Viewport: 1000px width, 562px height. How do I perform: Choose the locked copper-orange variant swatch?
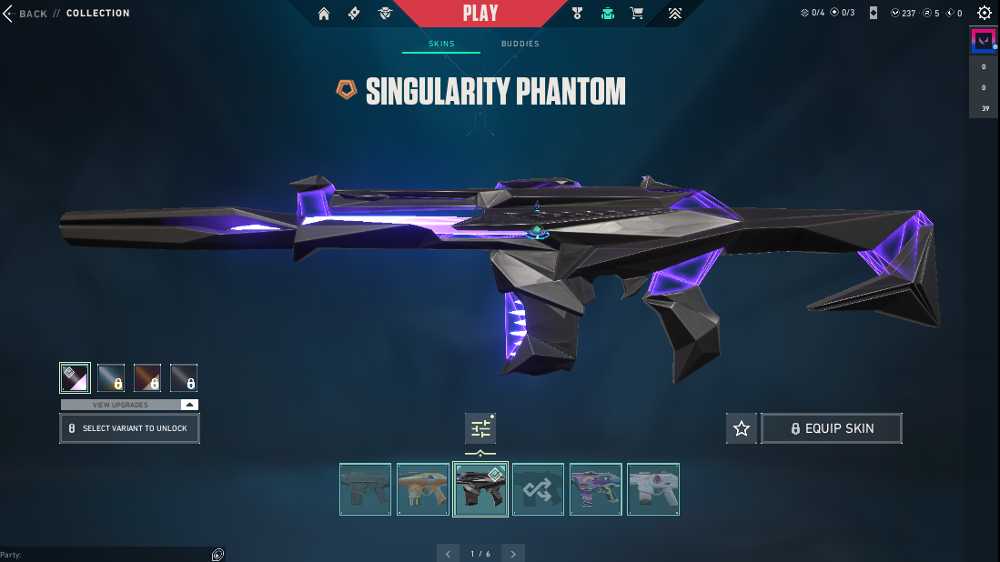click(x=147, y=378)
